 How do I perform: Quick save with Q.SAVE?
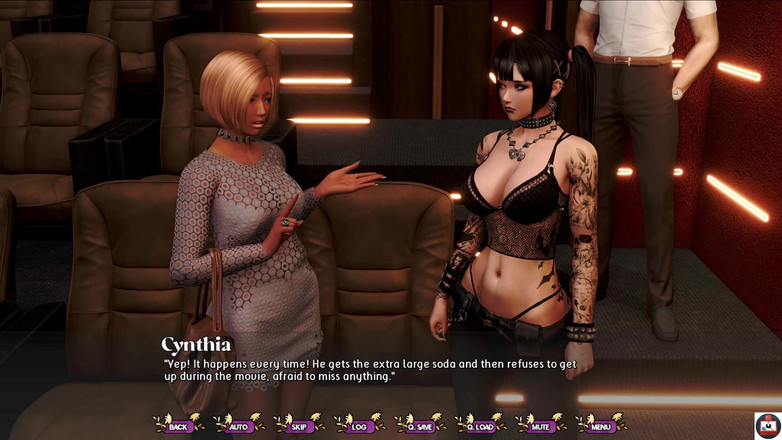pyautogui.click(x=420, y=426)
